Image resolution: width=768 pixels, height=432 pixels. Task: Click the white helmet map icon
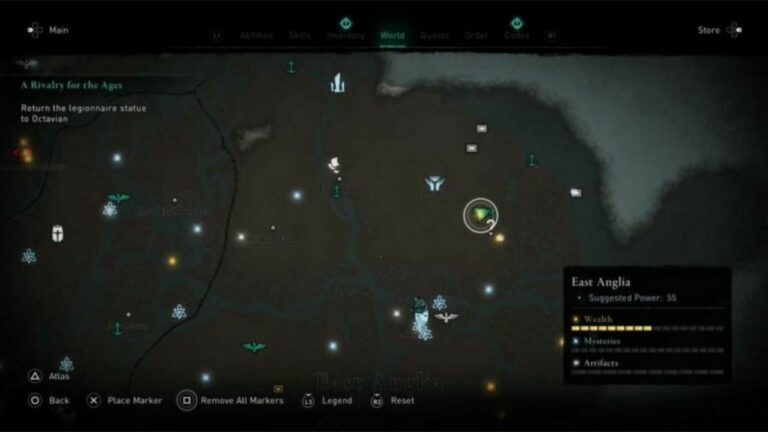[58, 235]
